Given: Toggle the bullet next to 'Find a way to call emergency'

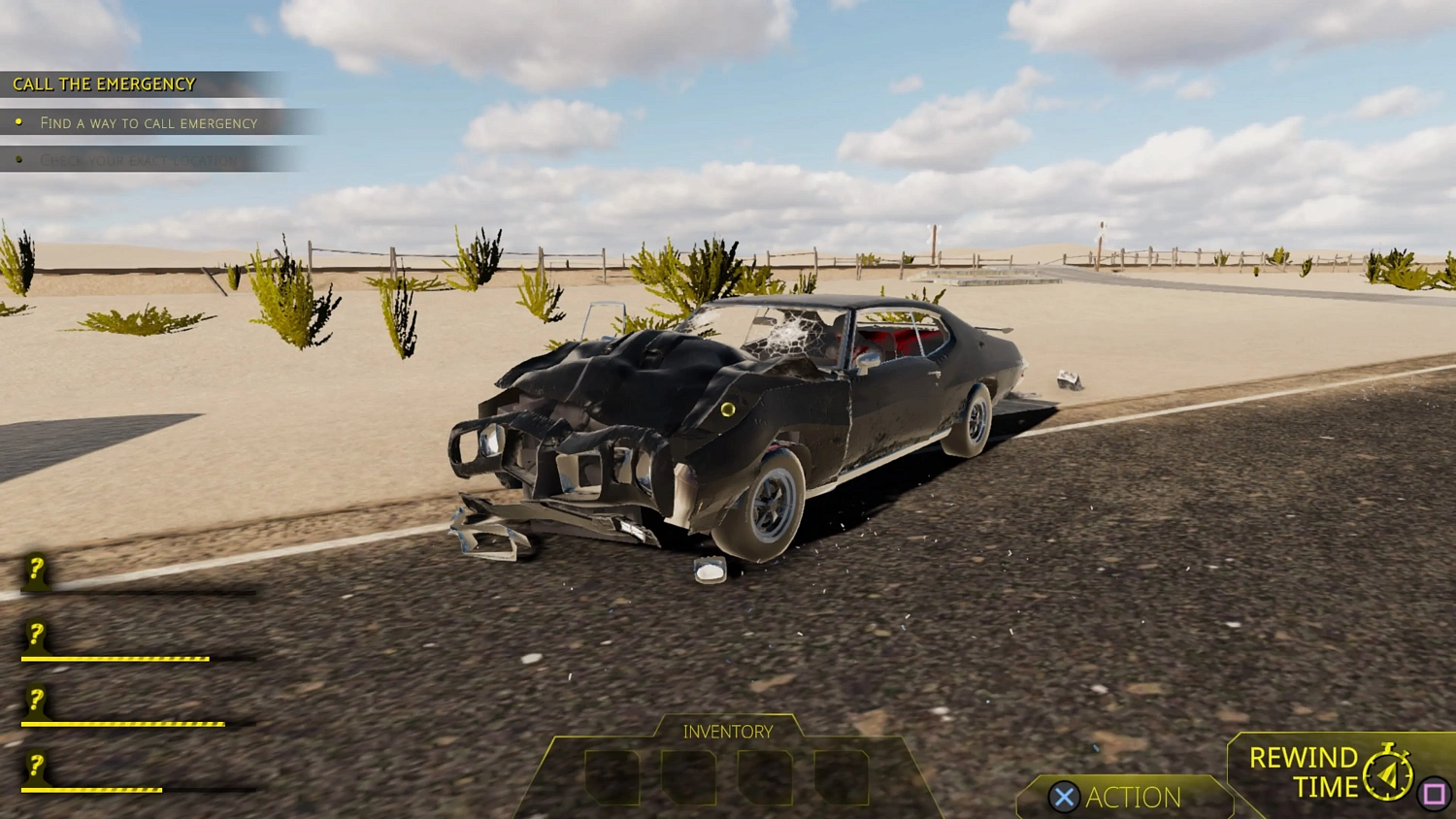Looking at the screenshot, I should pos(20,120).
